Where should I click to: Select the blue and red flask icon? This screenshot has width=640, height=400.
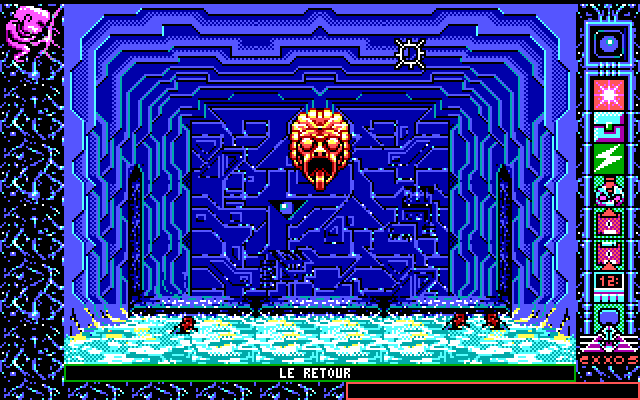[607, 190]
